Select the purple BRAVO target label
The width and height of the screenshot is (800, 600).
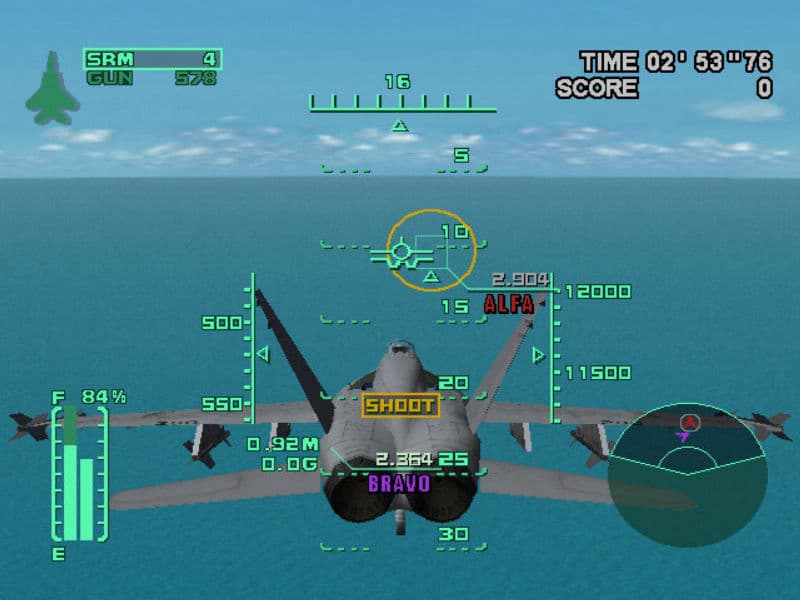(x=399, y=484)
